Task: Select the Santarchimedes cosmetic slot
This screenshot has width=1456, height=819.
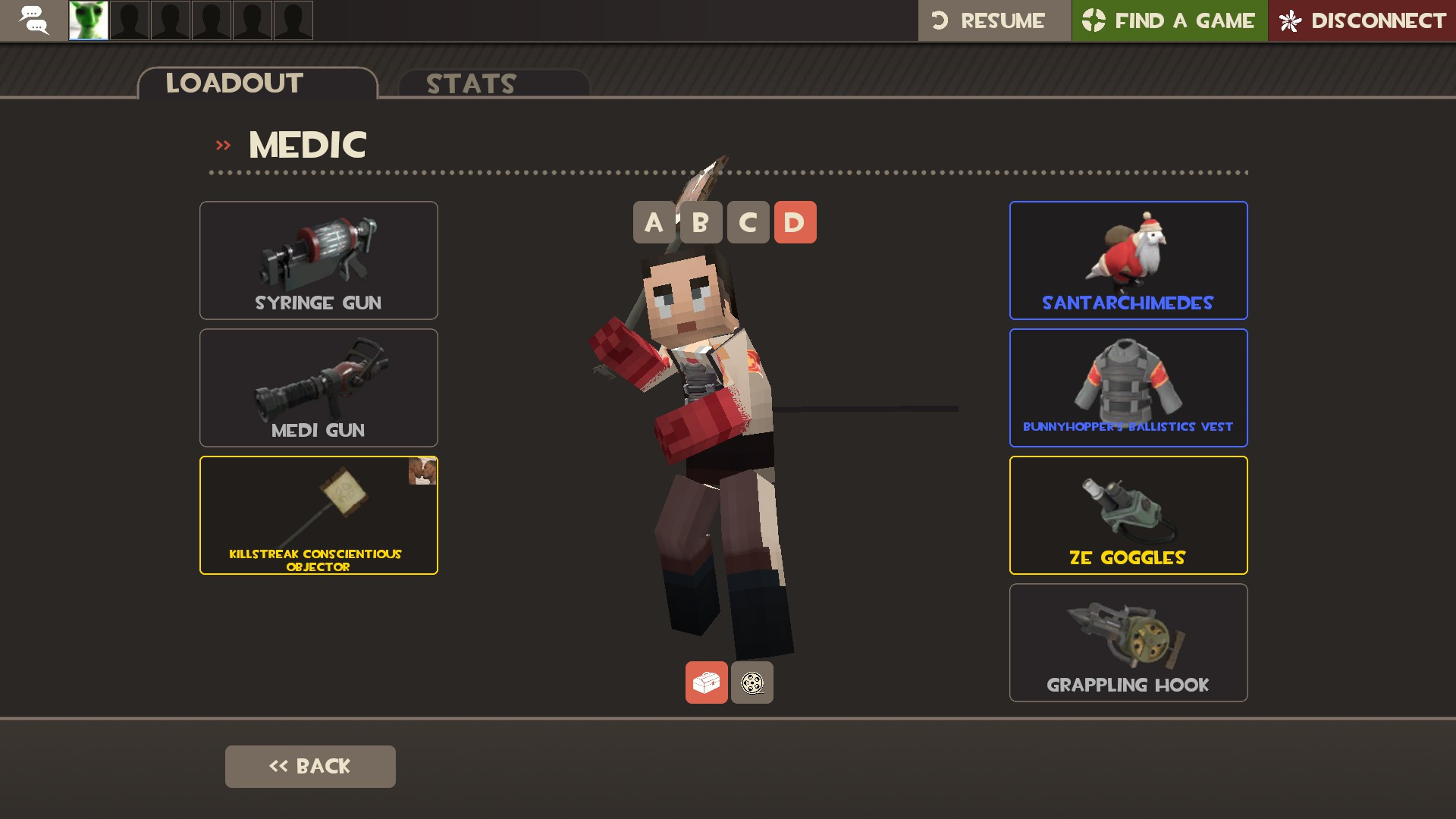Action: click(x=1128, y=260)
